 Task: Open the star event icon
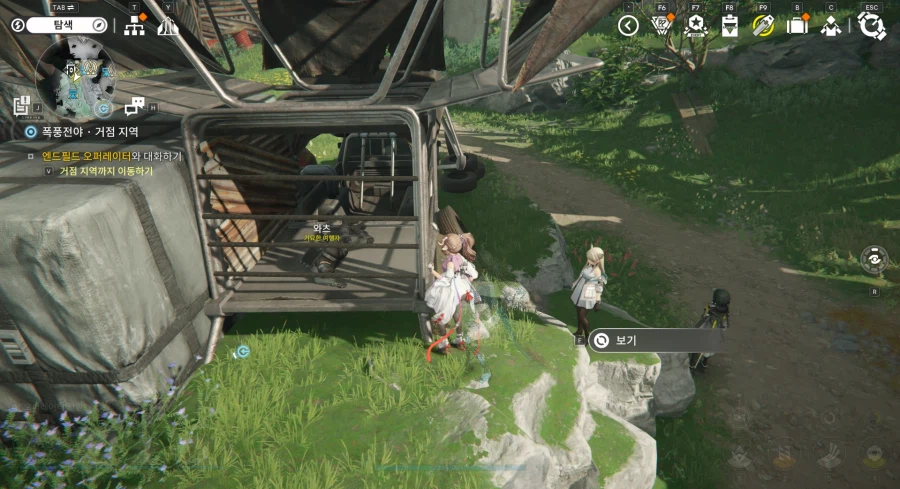point(695,26)
